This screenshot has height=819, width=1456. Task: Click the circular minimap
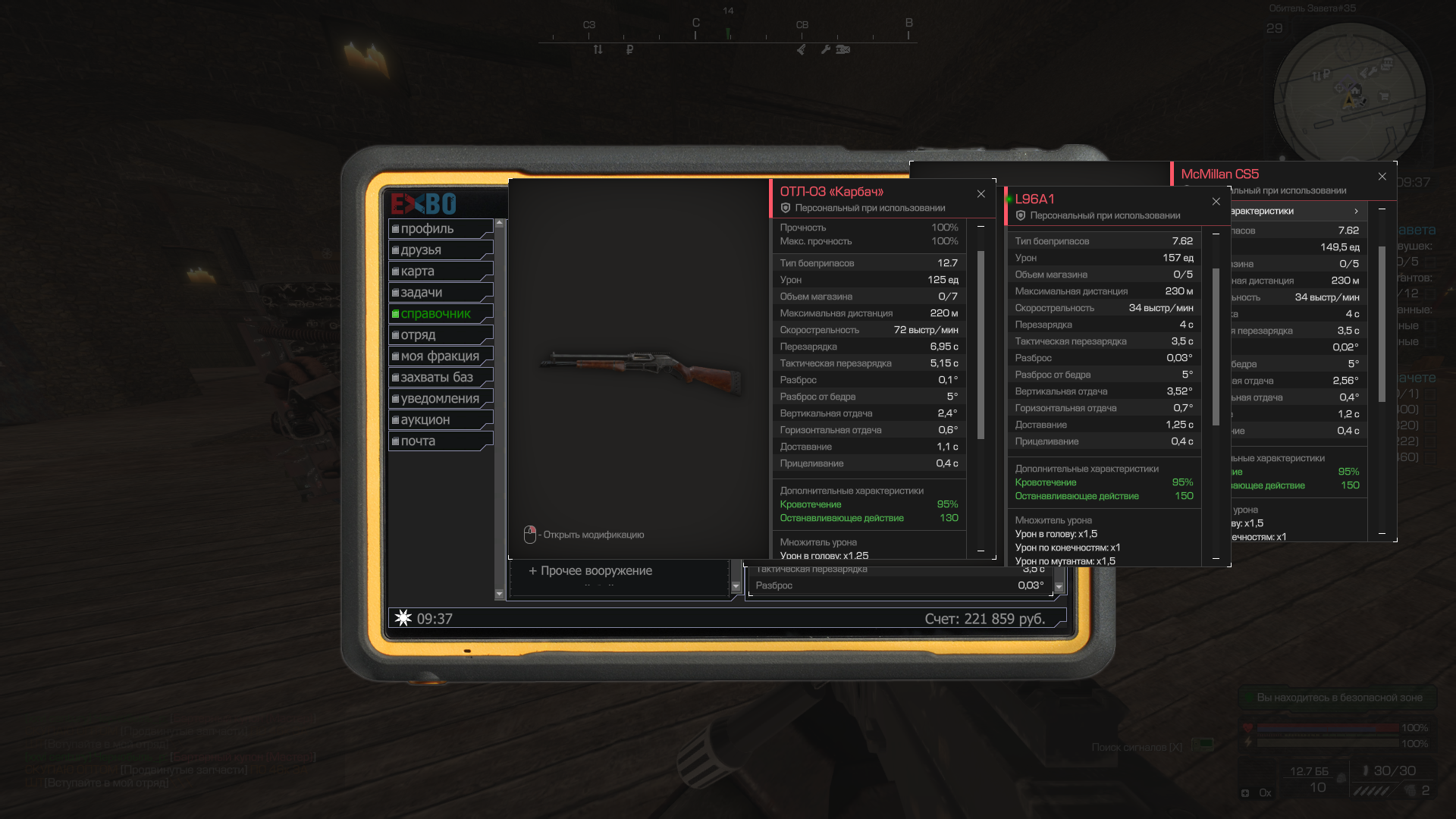click(1349, 93)
